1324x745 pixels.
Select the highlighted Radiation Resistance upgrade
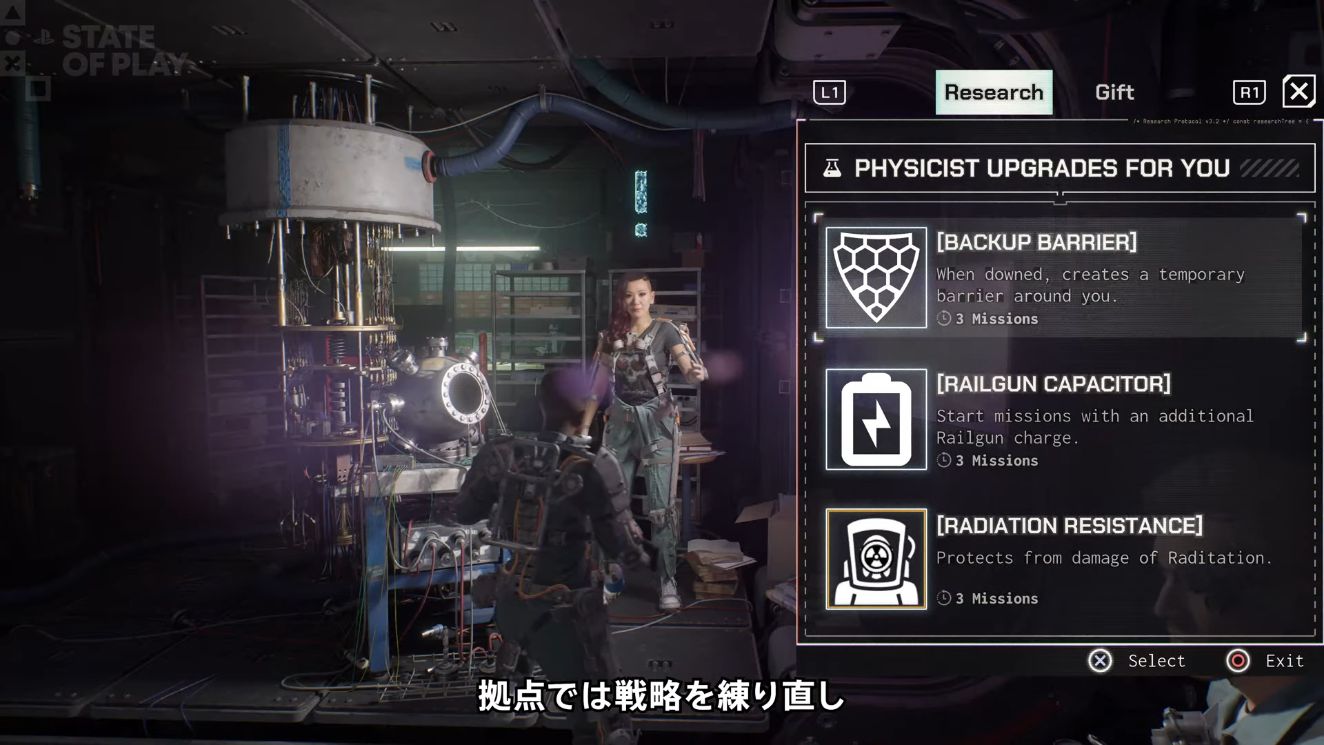[1060, 559]
